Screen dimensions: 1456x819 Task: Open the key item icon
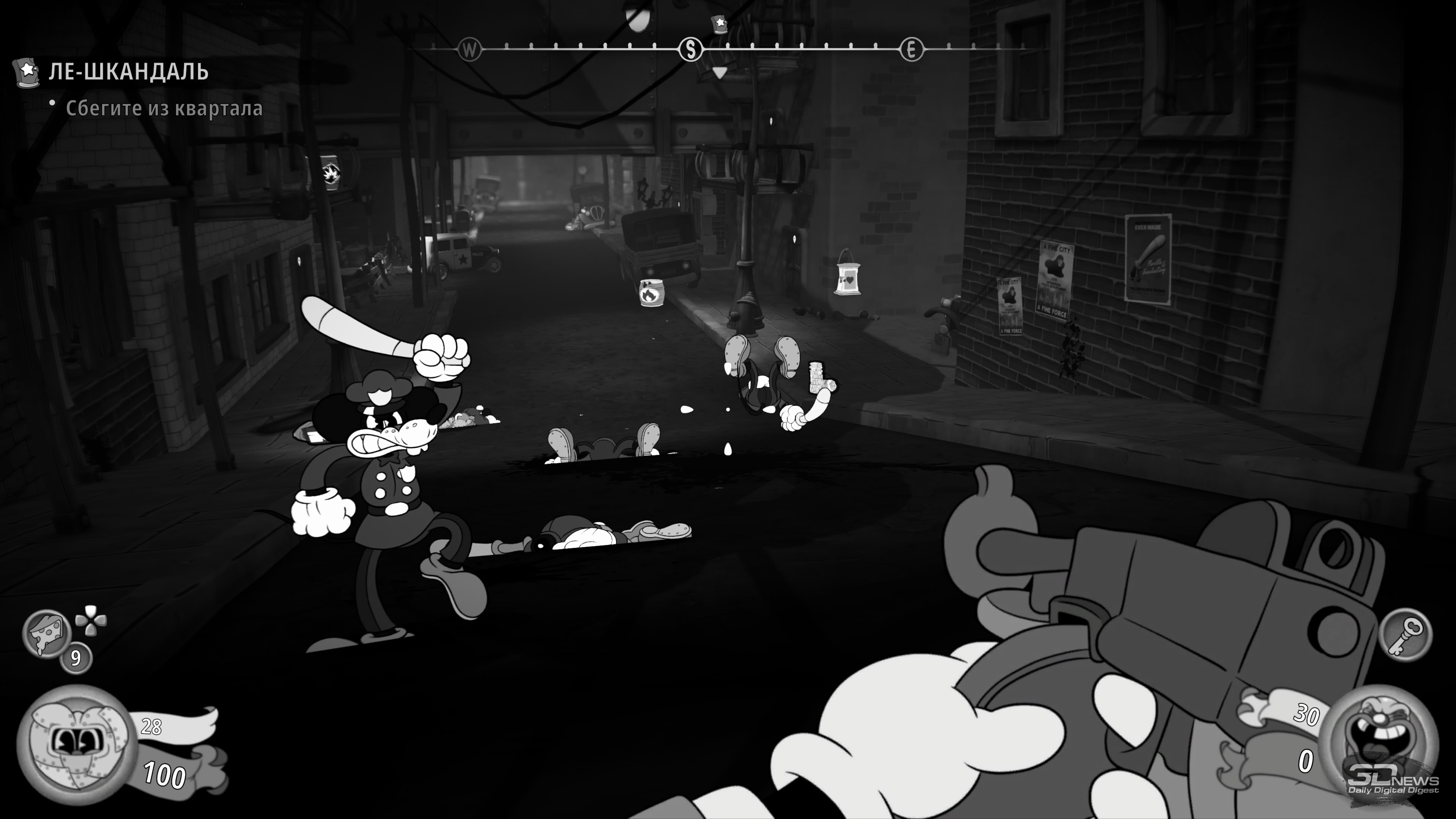1406,634
